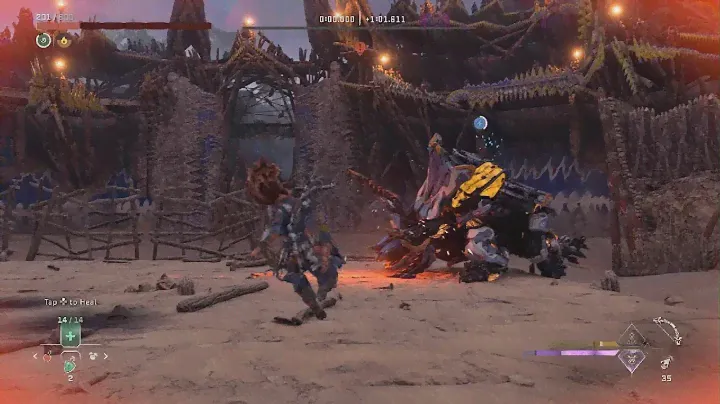Inspect the green swirl status buff icon

(x=44, y=41)
